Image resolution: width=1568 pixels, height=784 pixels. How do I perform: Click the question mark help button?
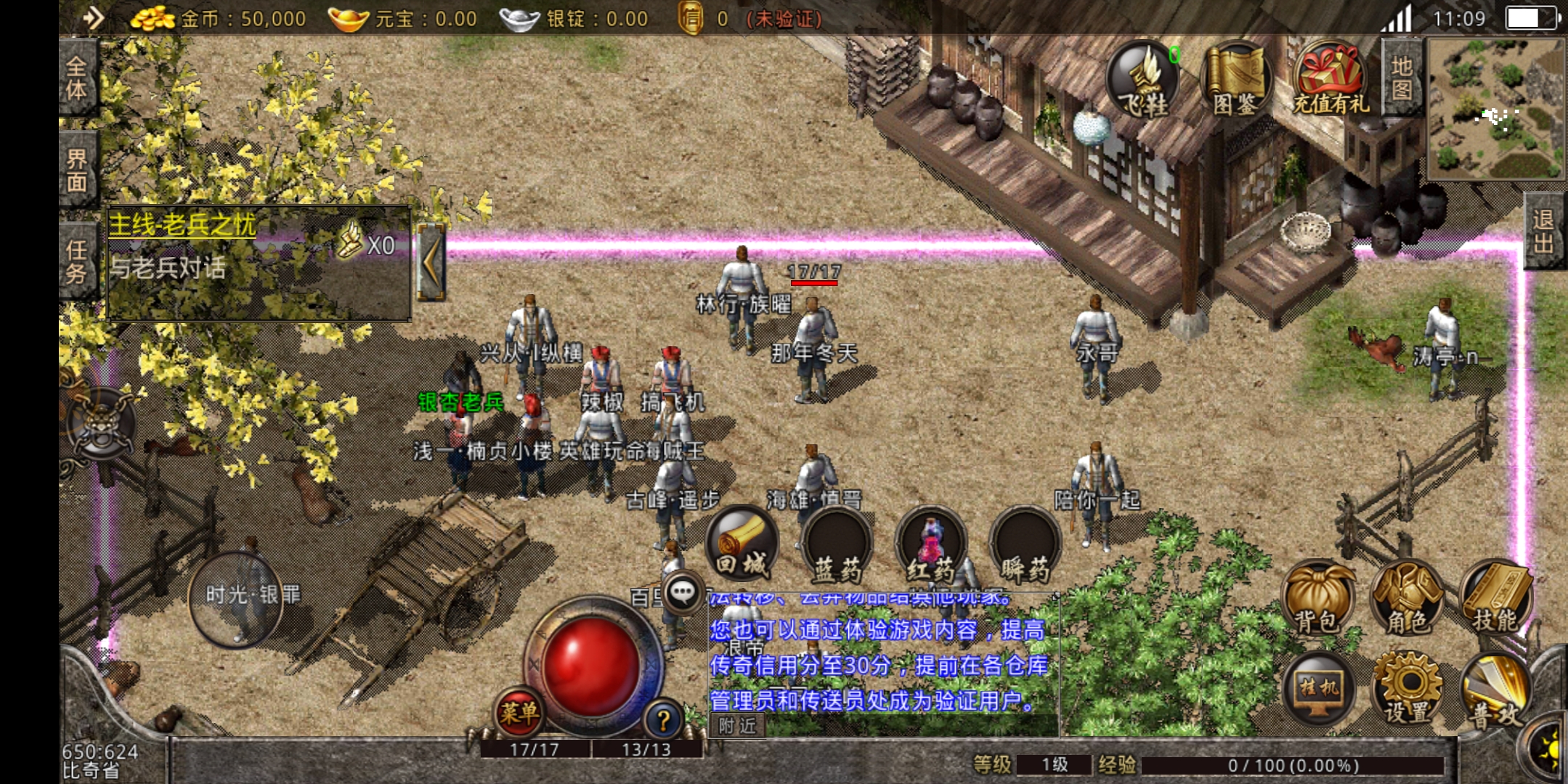tap(663, 720)
